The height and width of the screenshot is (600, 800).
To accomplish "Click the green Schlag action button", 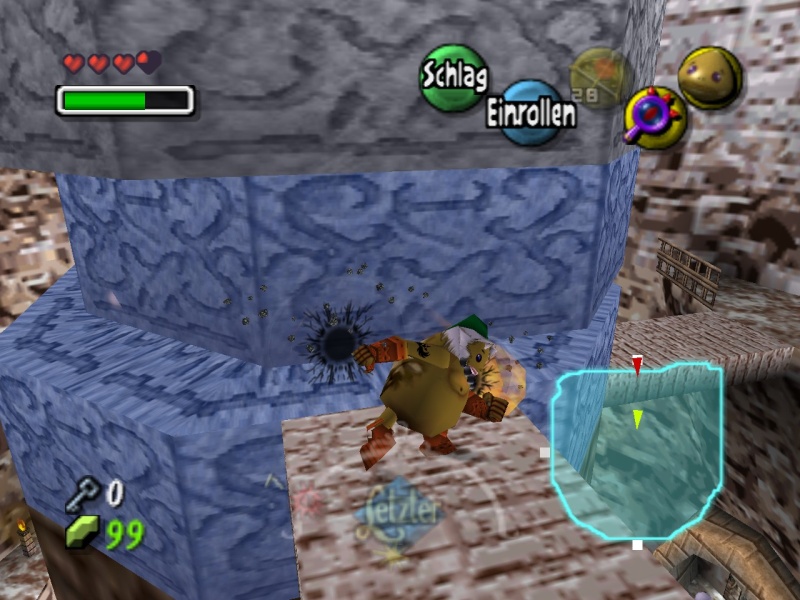I will (453, 77).
